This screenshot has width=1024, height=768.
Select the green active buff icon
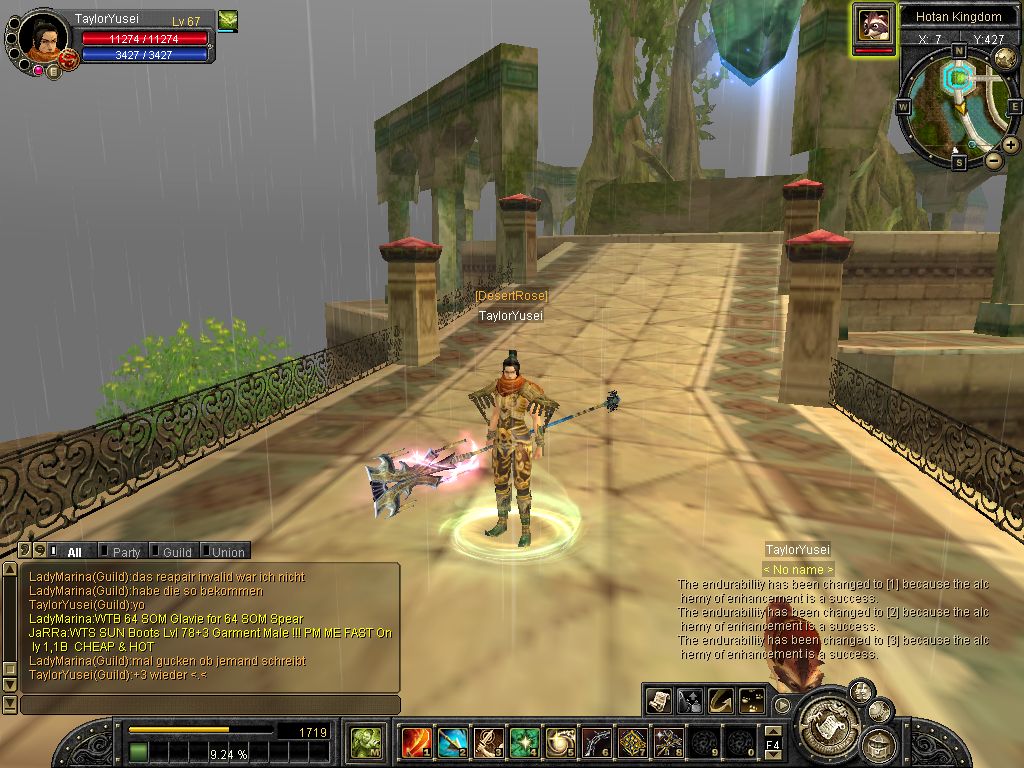[228, 20]
